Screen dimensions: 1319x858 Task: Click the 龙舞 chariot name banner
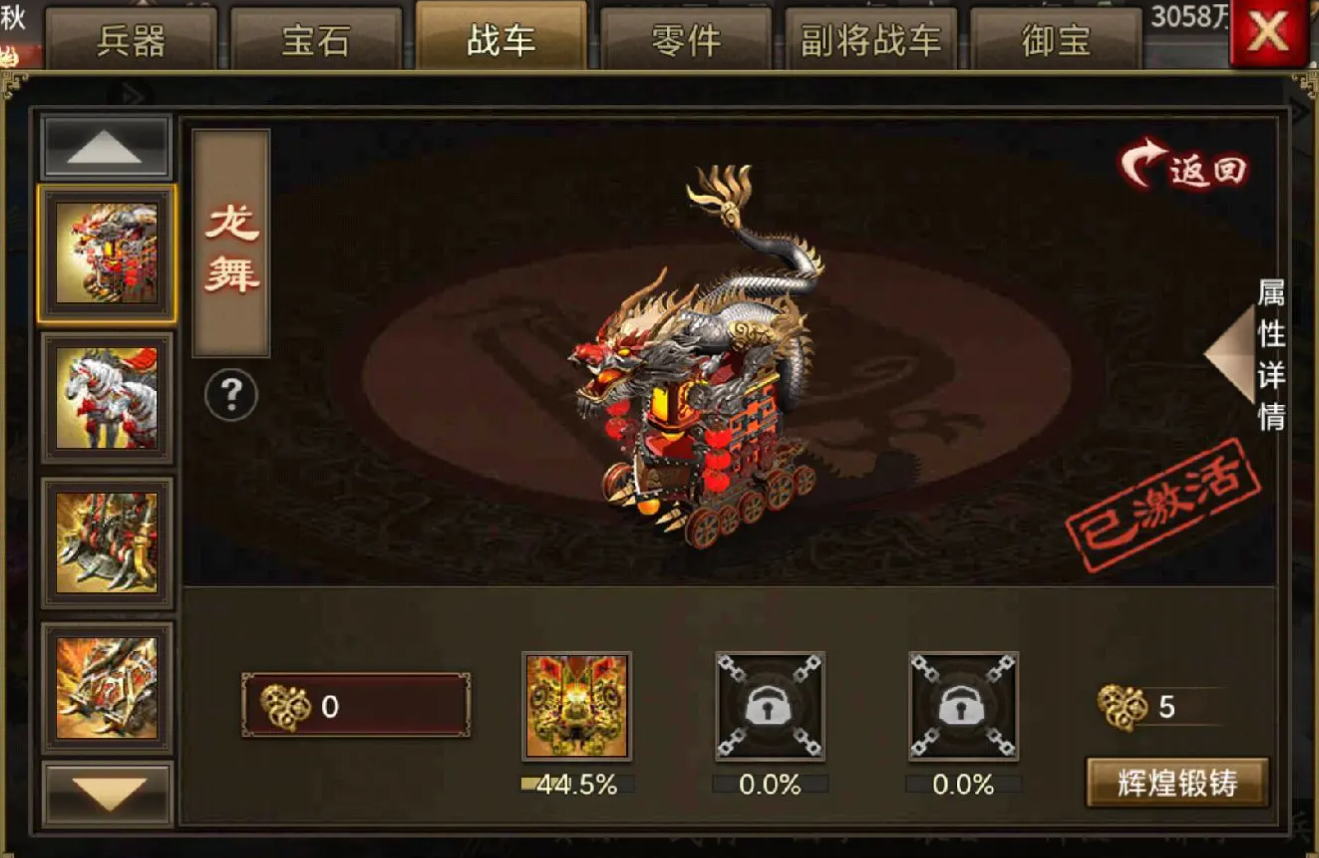[x=231, y=243]
